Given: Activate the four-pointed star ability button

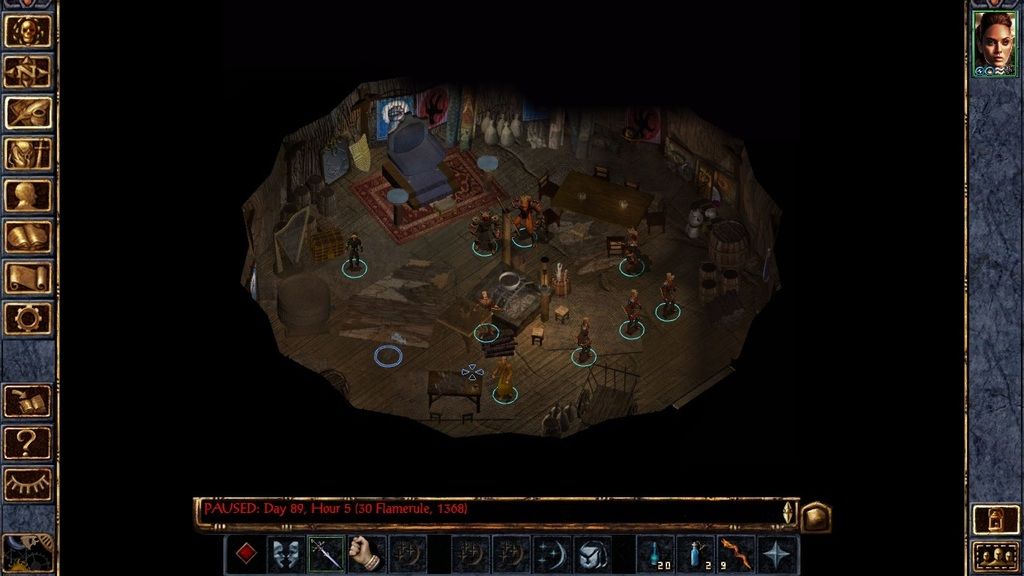Looking at the screenshot, I should coord(777,553).
